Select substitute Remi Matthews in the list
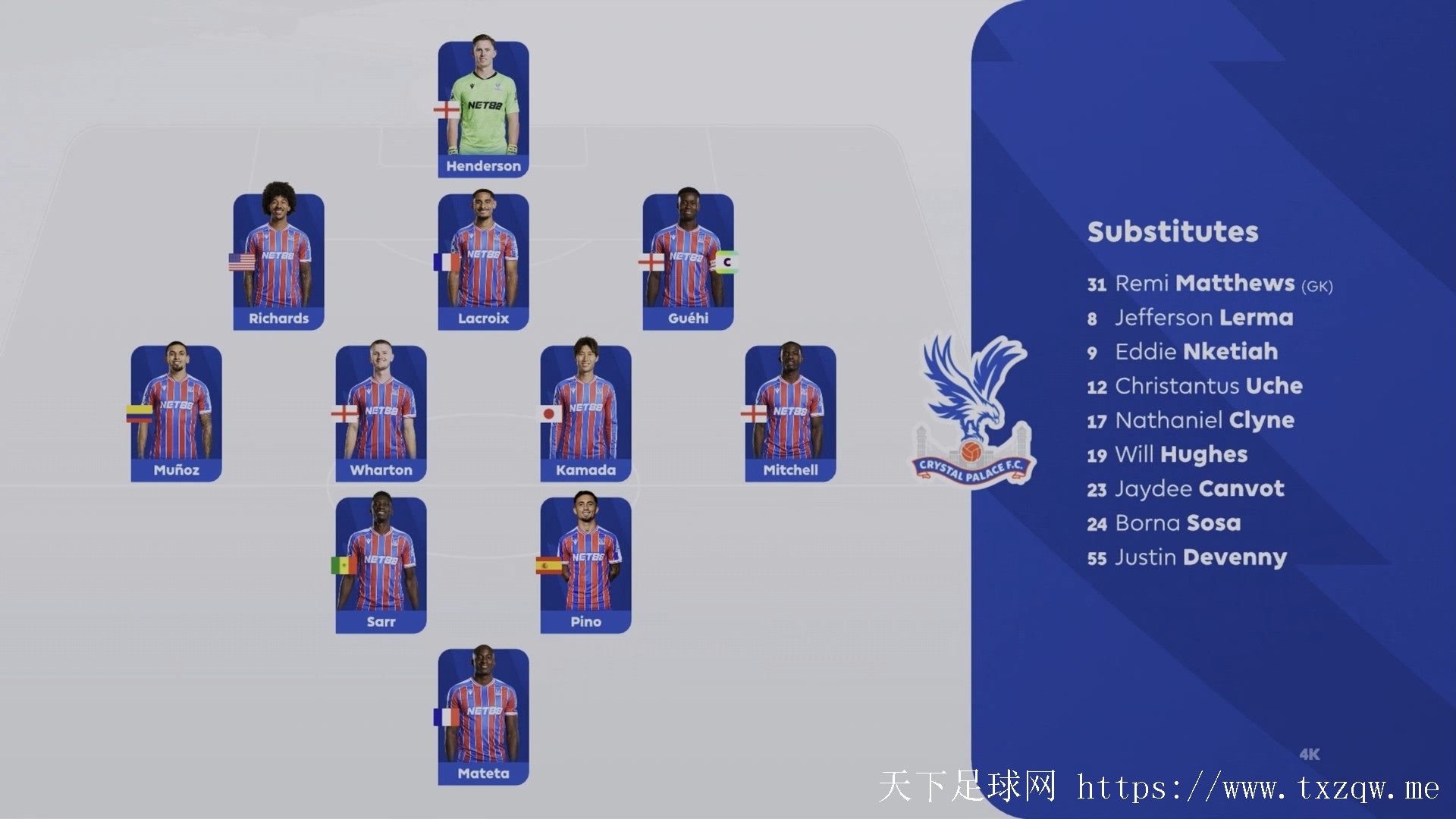 tap(1209, 284)
